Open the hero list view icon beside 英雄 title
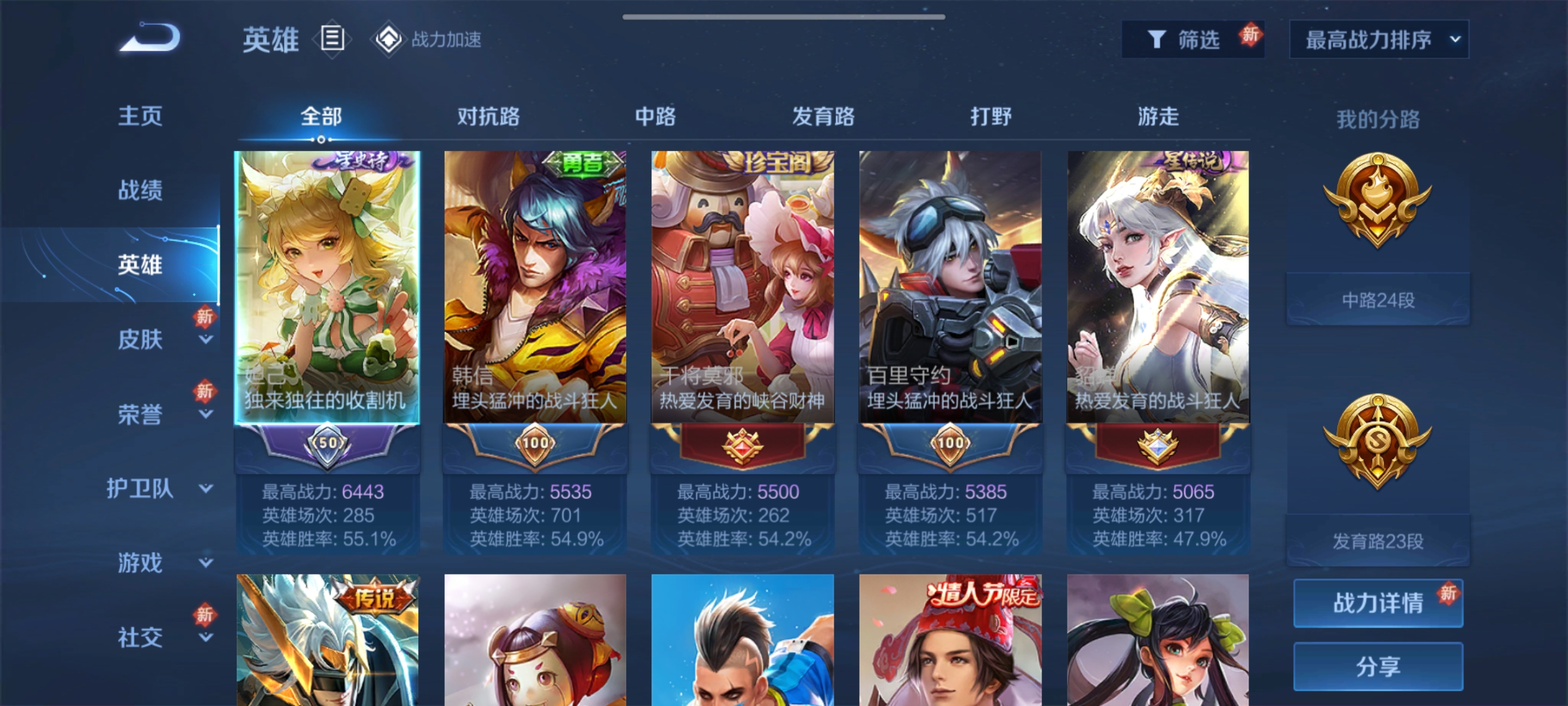 coord(332,41)
